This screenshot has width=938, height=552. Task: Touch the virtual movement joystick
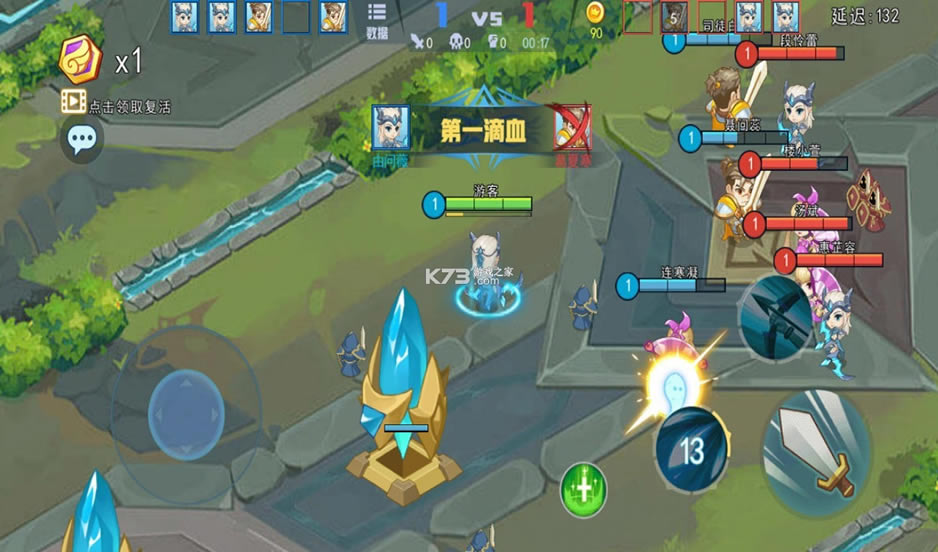(186, 414)
